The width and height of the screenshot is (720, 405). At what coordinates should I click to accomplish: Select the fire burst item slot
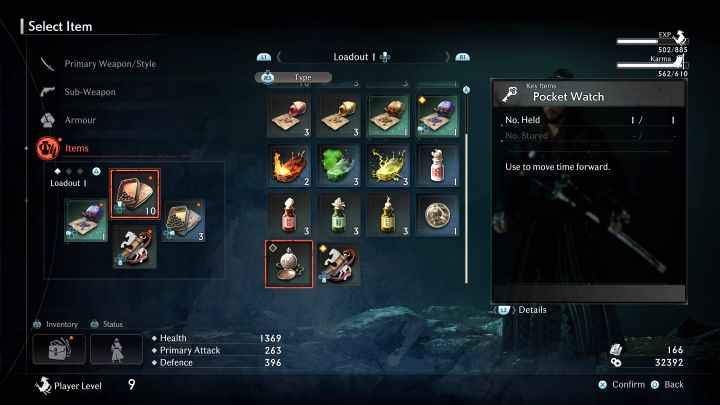(x=288, y=165)
